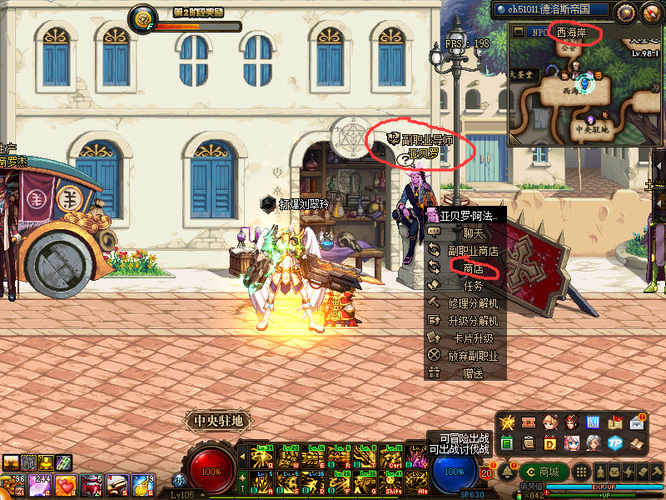
Task: Choose the 修理分解机 menu entry
Action: (473, 302)
